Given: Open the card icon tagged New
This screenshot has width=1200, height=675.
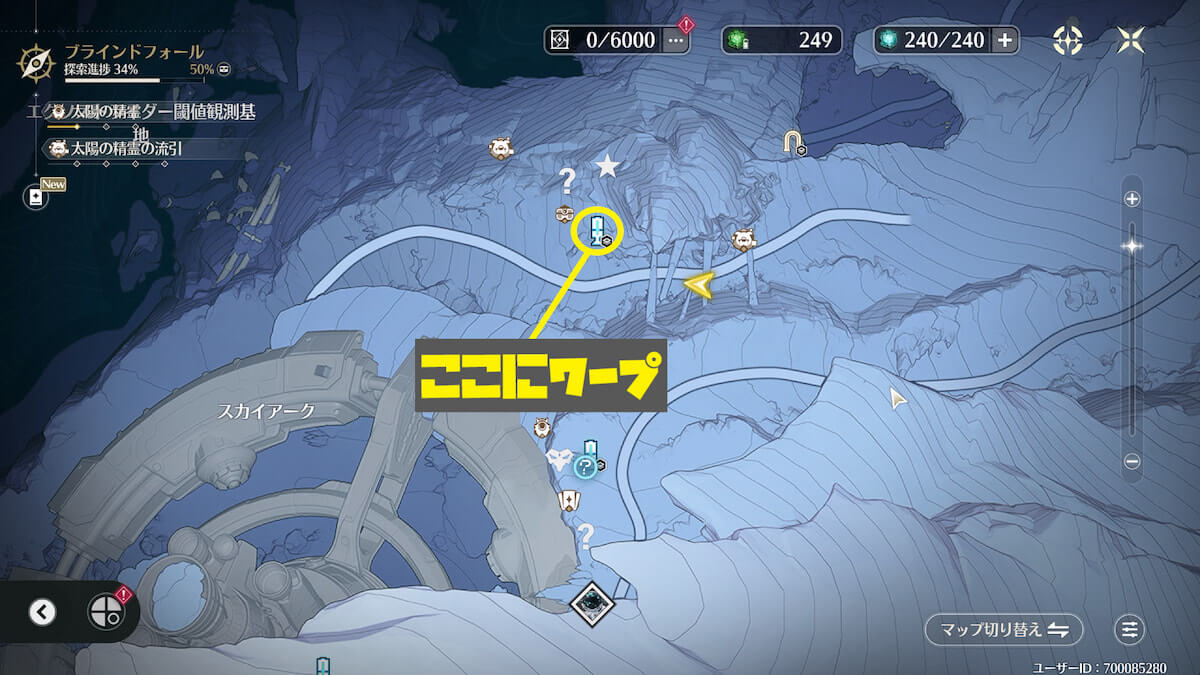Looking at the screenshot, I should (36, 197).
